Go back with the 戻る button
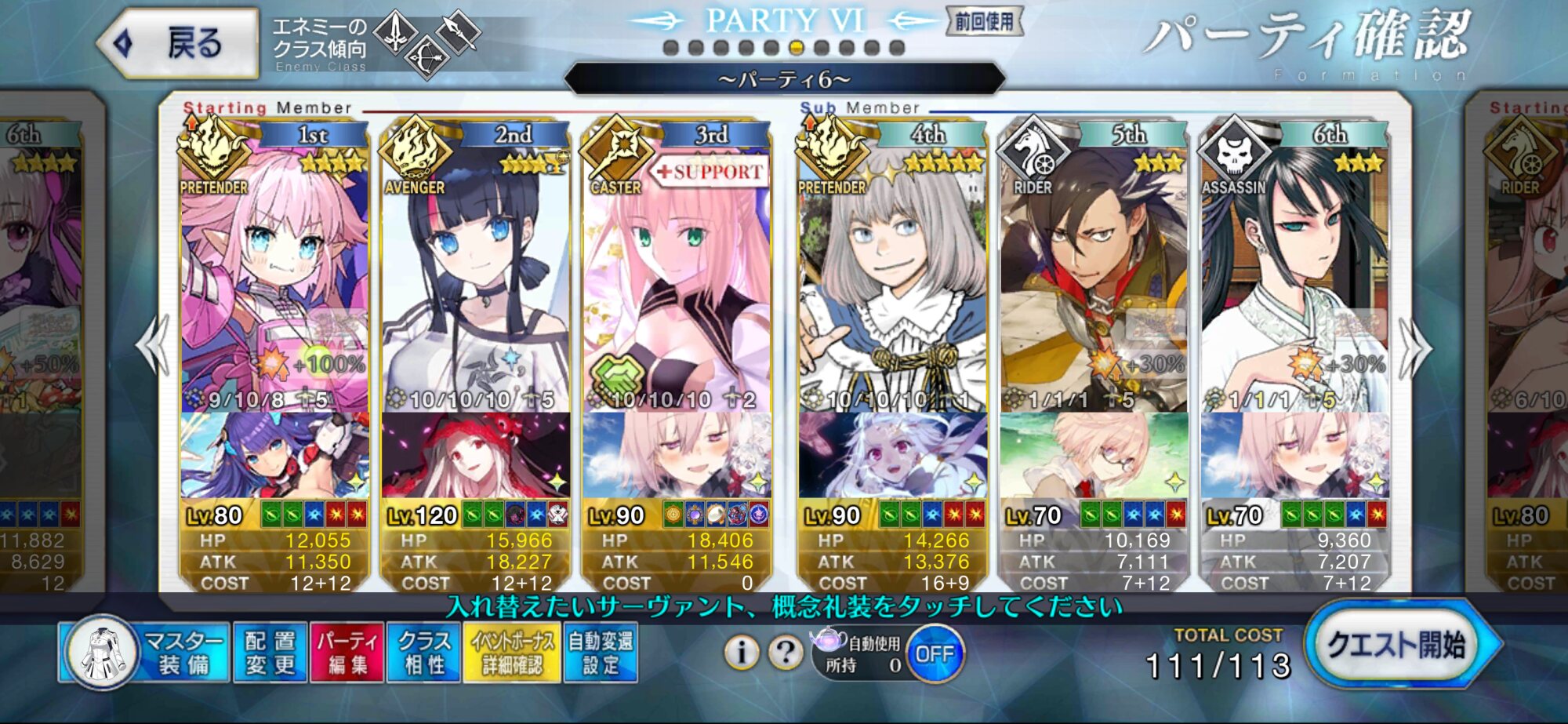Viewport: 1568px width, 724px height. click(180, 43)
